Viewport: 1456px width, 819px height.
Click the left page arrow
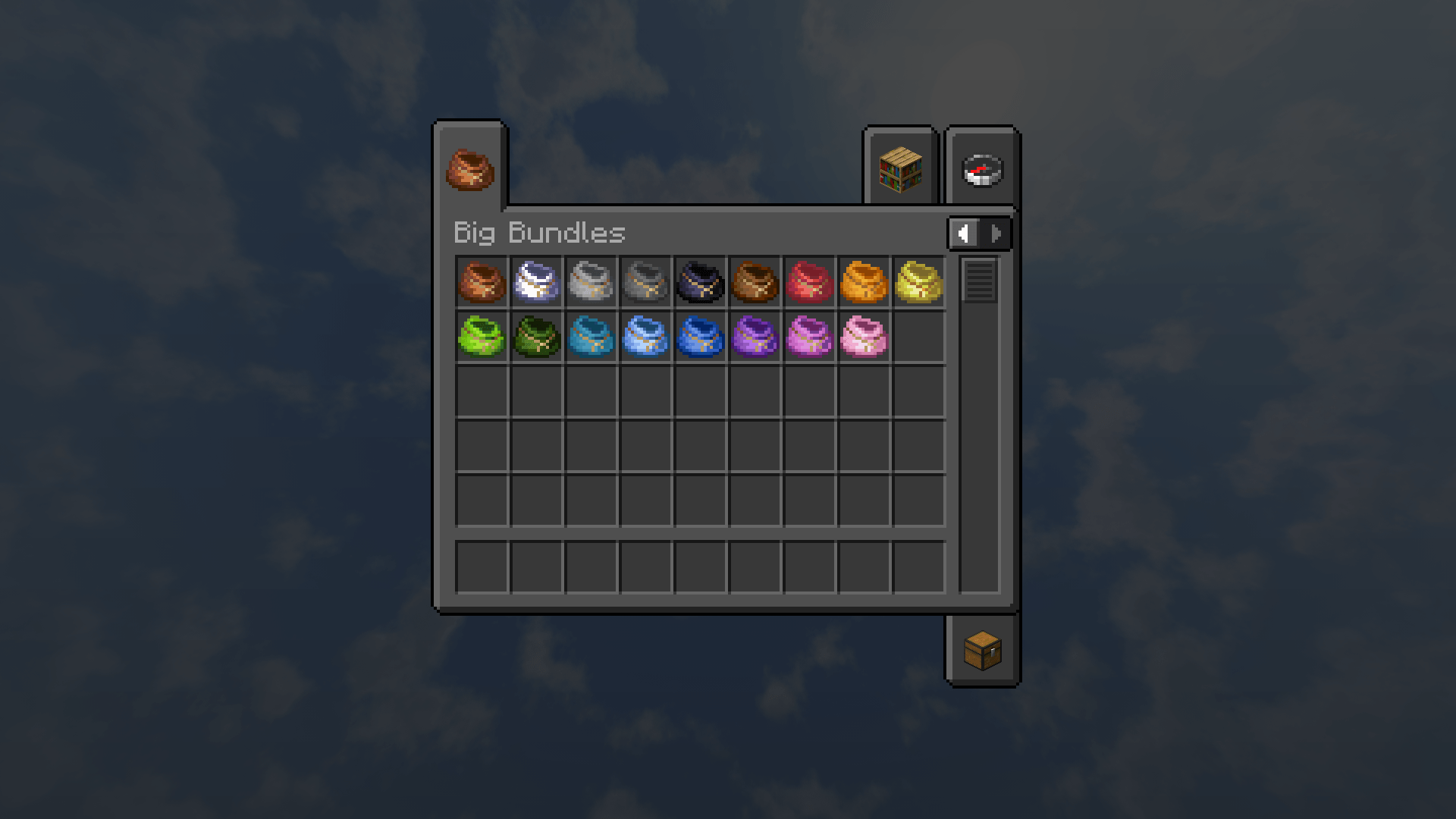(x=963, y=234)
